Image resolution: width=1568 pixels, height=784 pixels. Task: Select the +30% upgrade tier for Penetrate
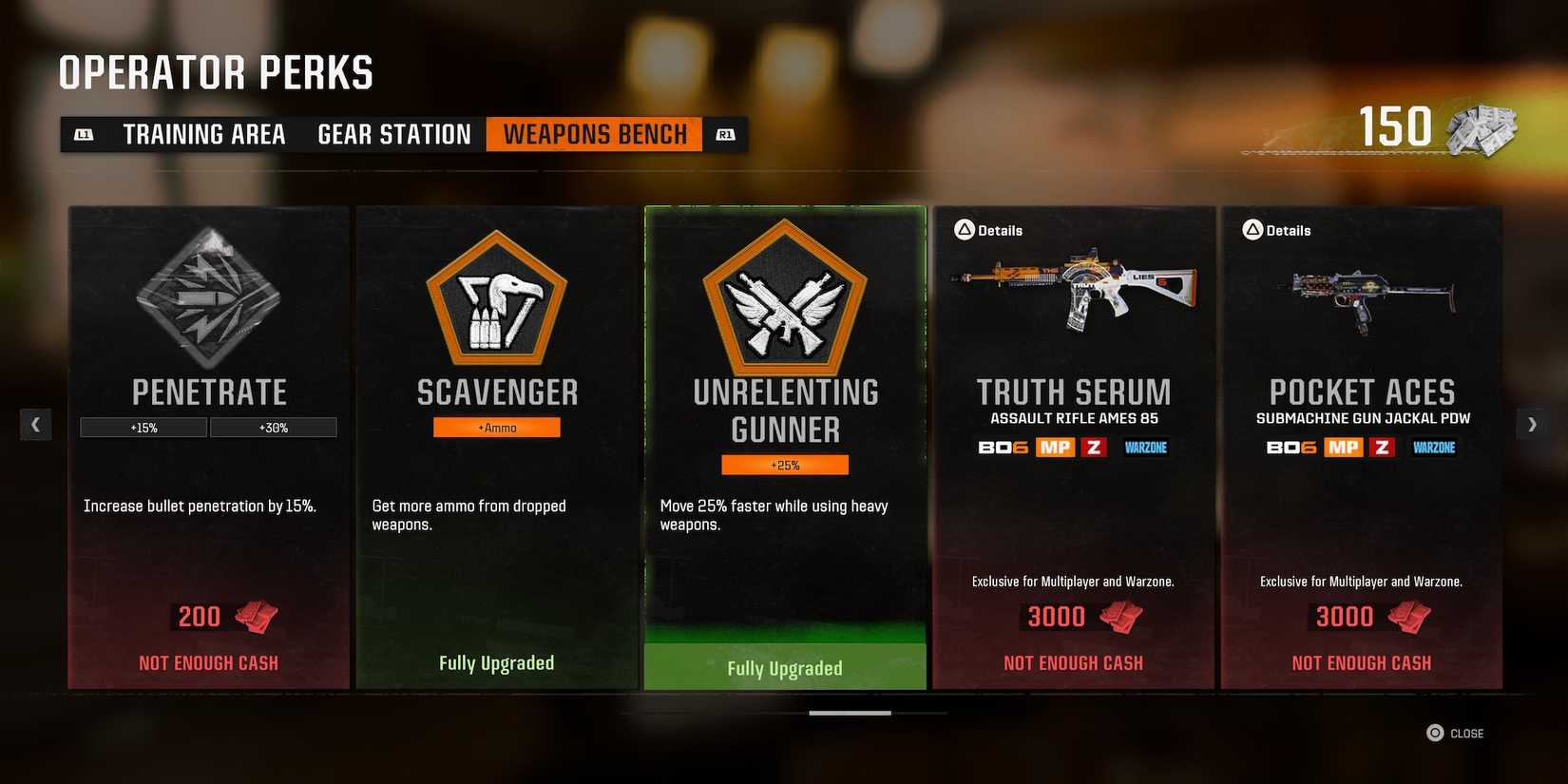click(x=274, y=427)
